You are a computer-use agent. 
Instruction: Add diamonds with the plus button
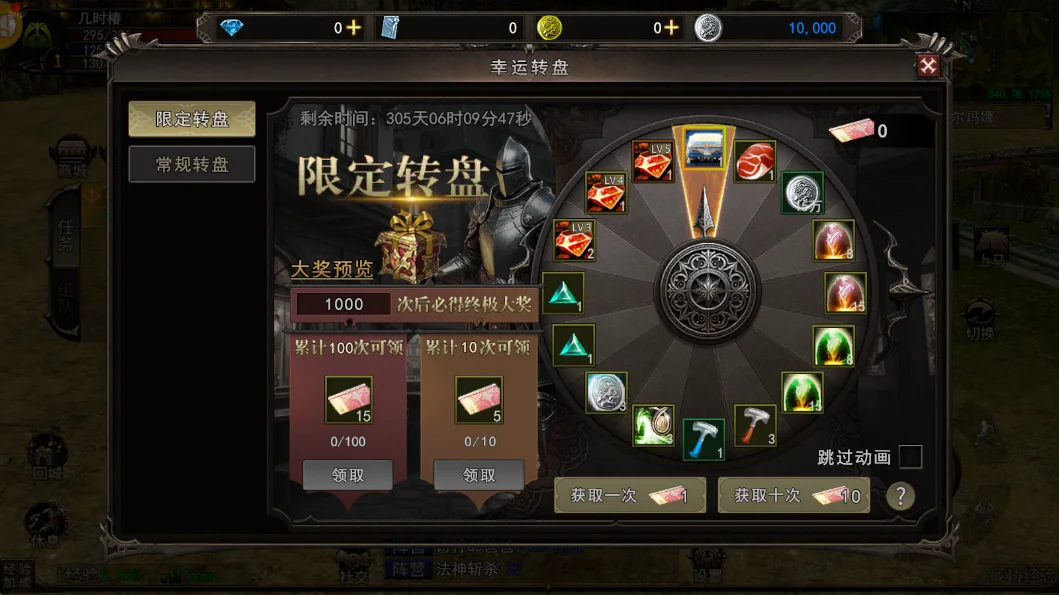353,28
